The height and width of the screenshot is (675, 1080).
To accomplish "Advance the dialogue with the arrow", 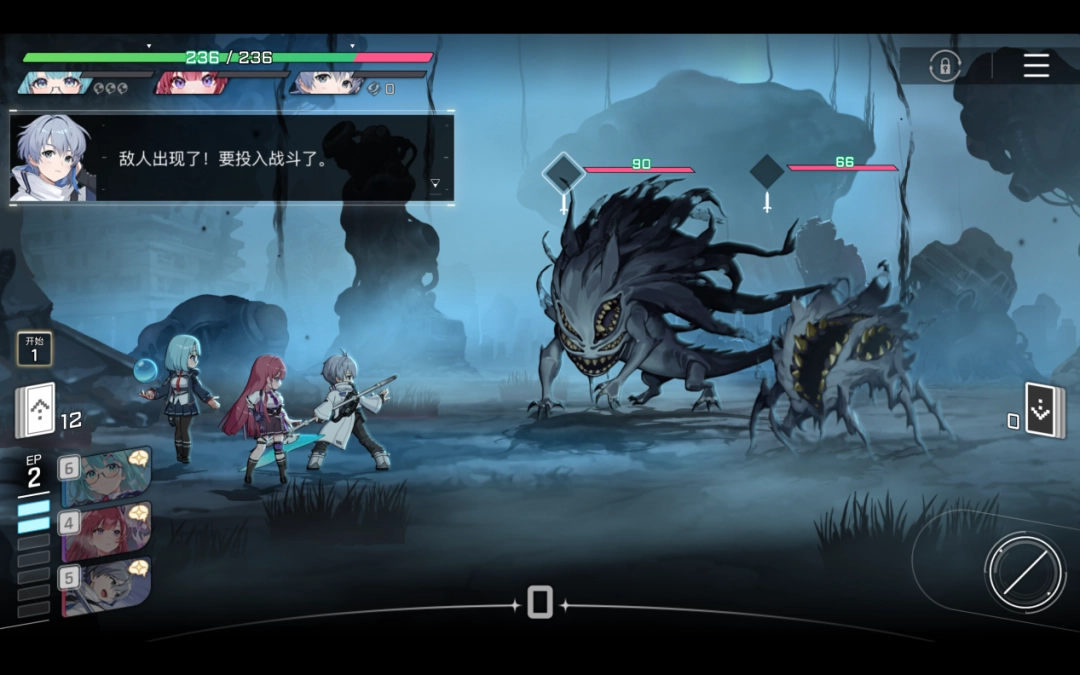I will (x=435, y=183).
